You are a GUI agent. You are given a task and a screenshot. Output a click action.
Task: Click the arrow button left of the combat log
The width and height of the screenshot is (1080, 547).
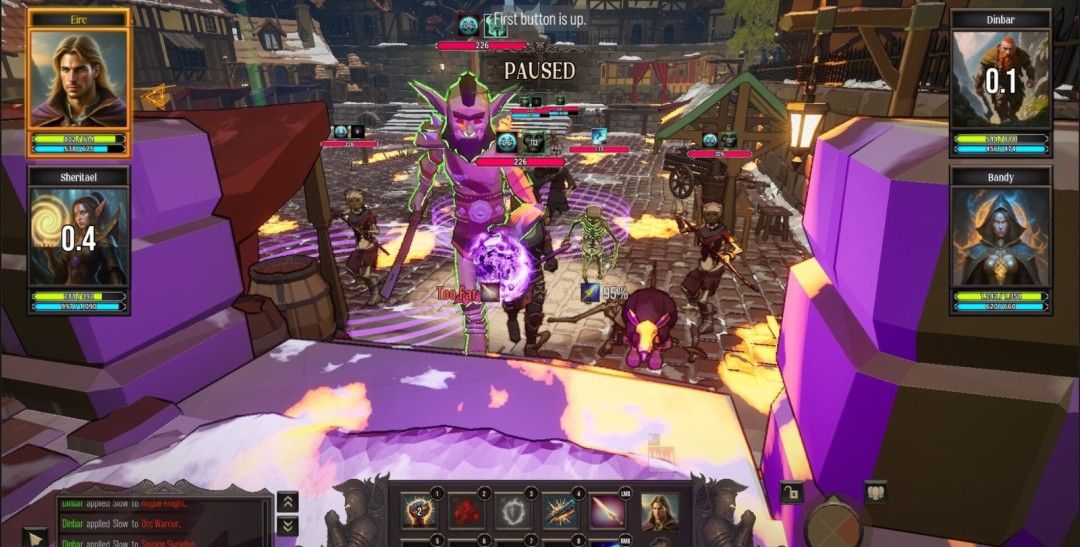coord(34,537)
